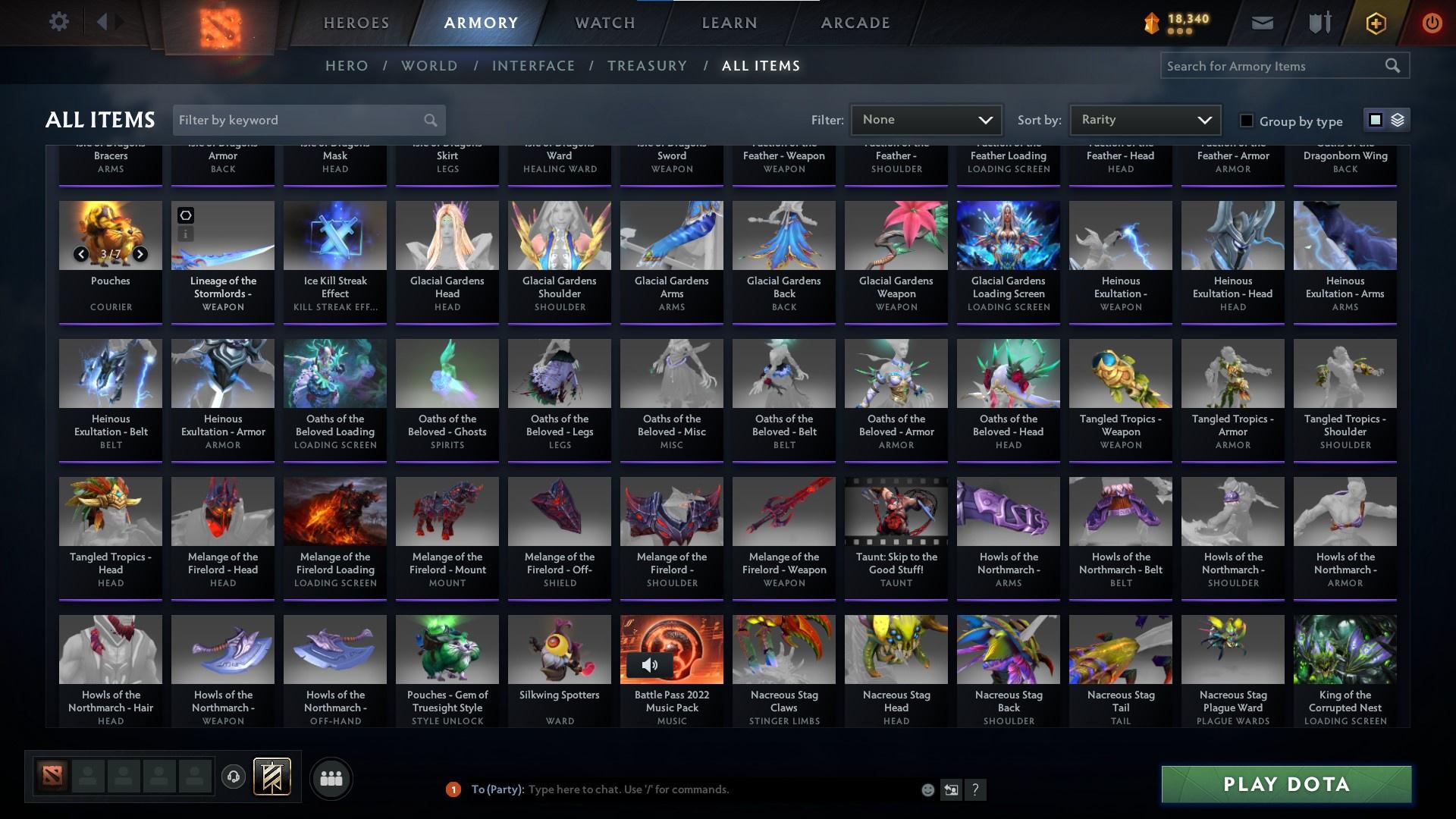The height and width of the screenshot is (819, 1456).
Task: Click the power button to exit
Action: pos(1432,23)
